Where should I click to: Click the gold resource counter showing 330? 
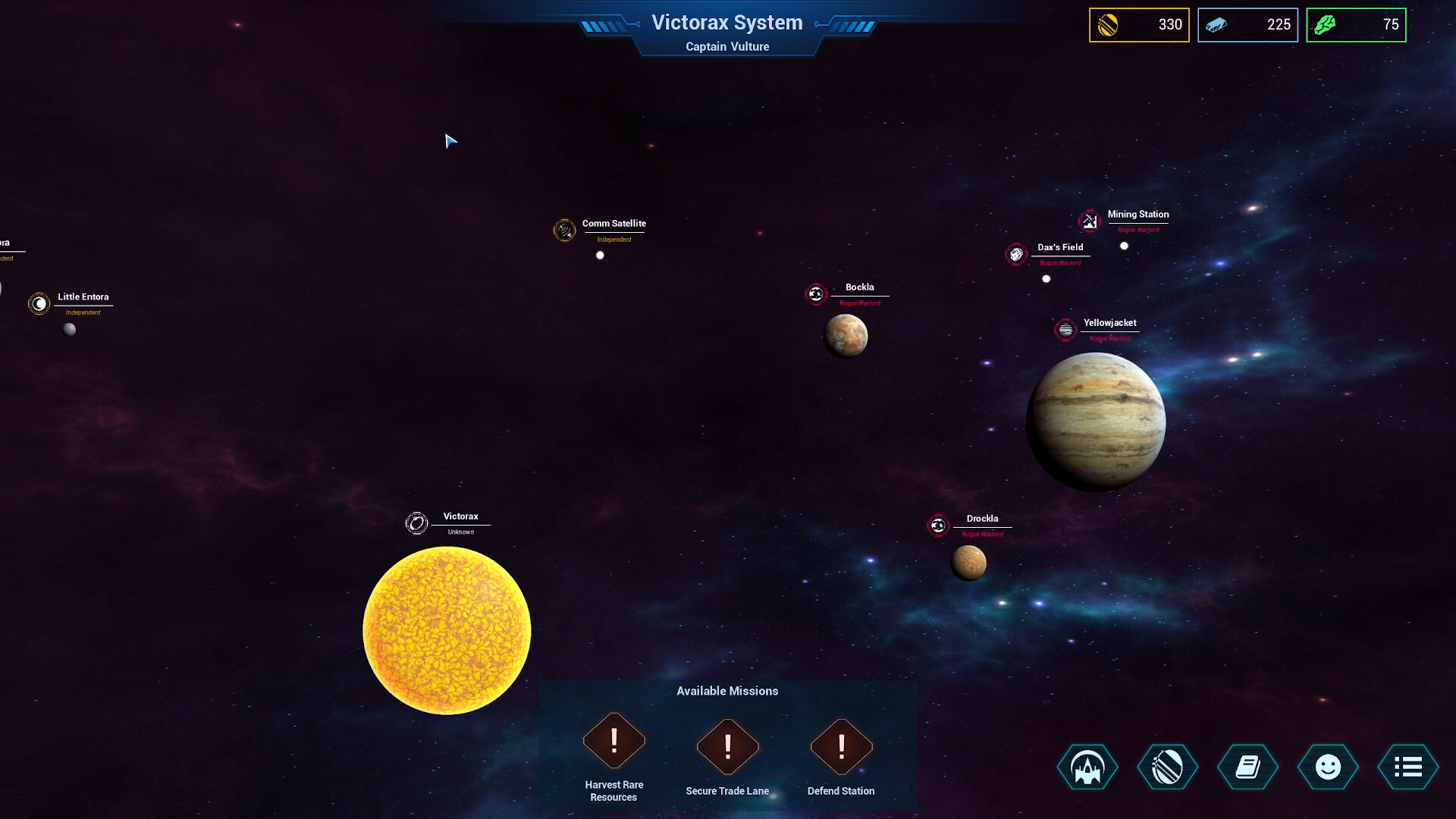pyautogui.click(x=1139, y=25)
